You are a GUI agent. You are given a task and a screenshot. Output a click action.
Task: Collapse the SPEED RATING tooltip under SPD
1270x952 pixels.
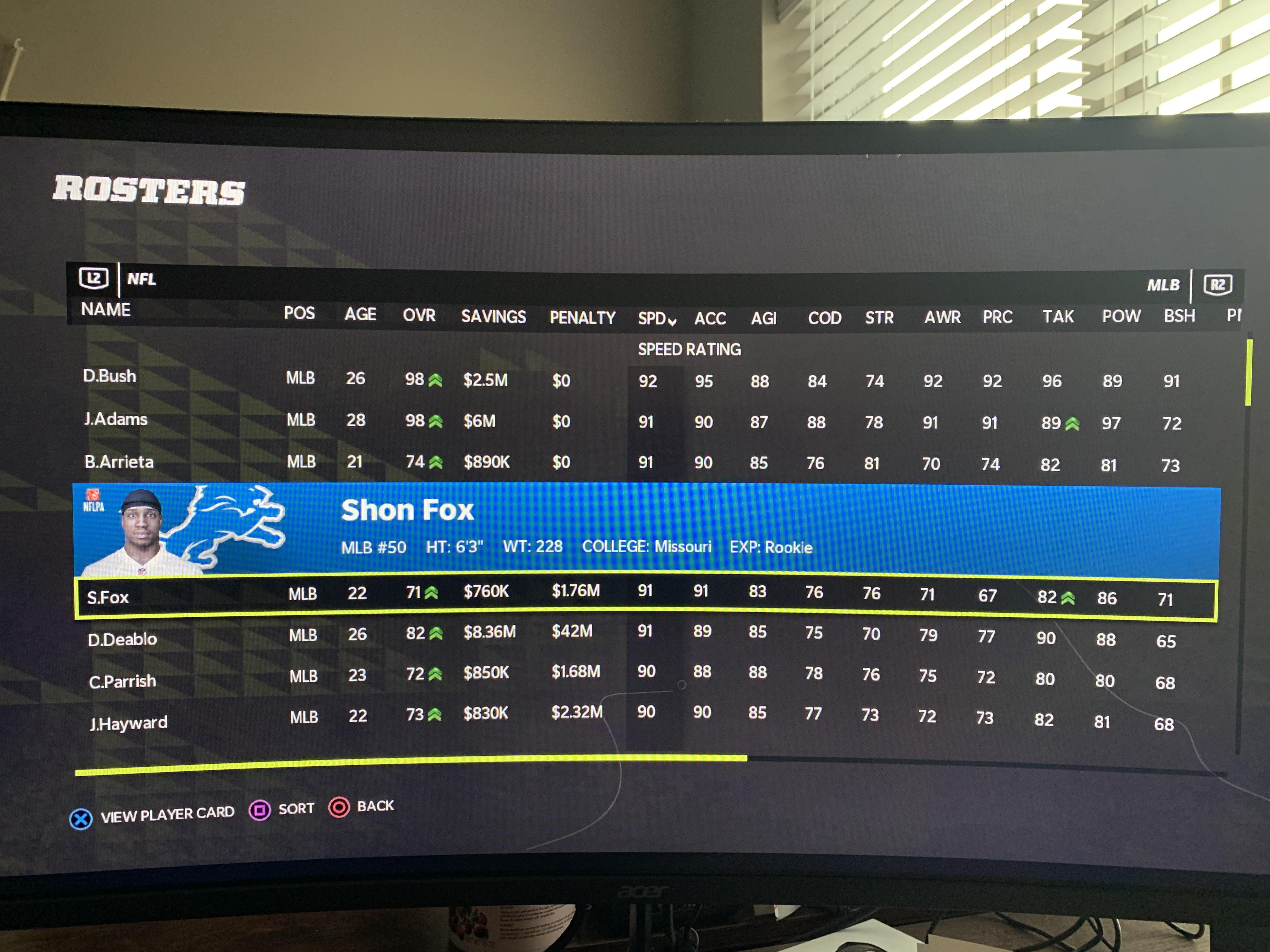[x=689, y=349]
